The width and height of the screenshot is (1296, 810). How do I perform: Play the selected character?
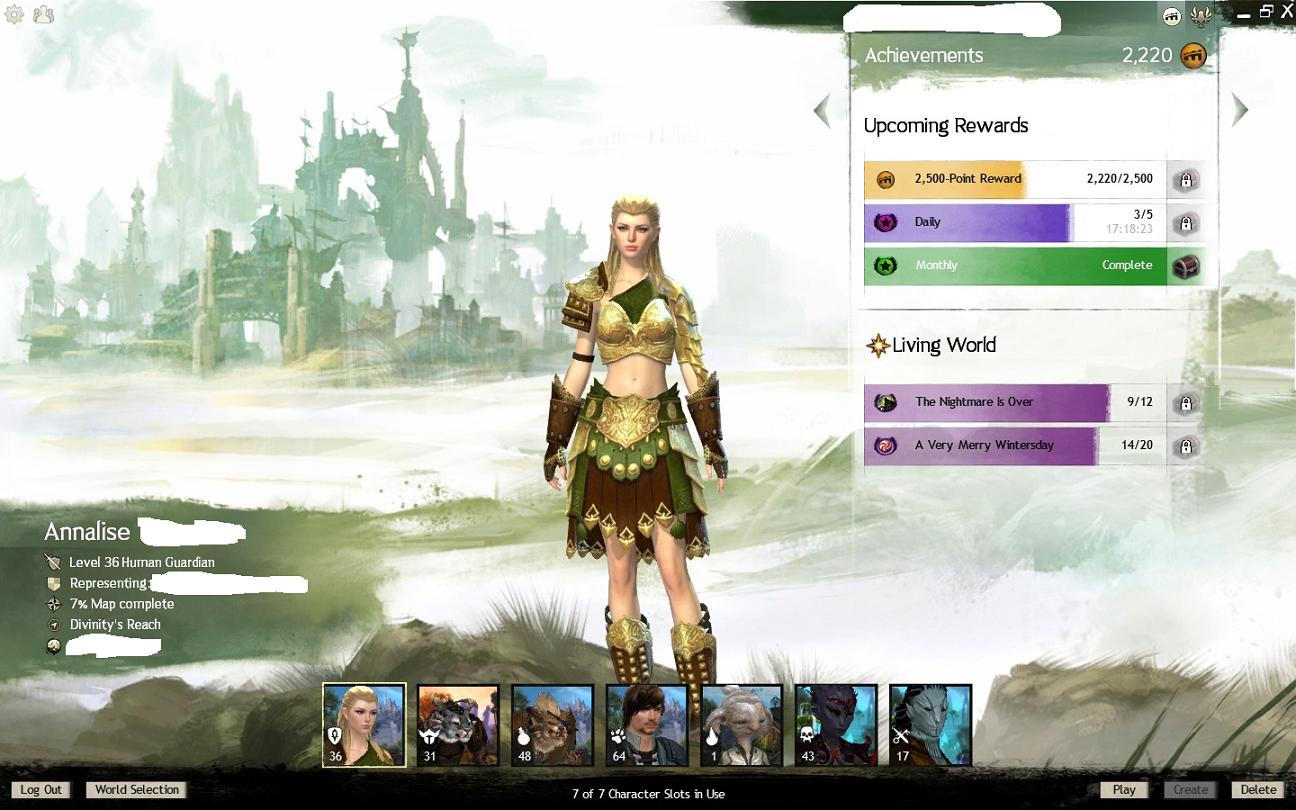1124,790
